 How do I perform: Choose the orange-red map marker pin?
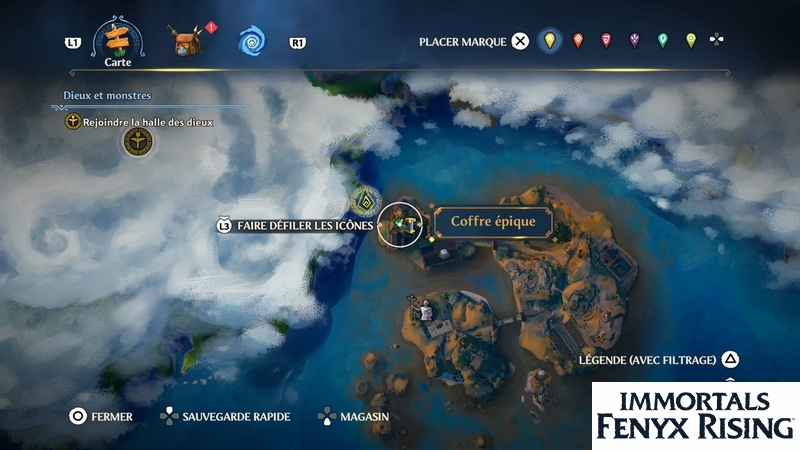pos(578,41)
